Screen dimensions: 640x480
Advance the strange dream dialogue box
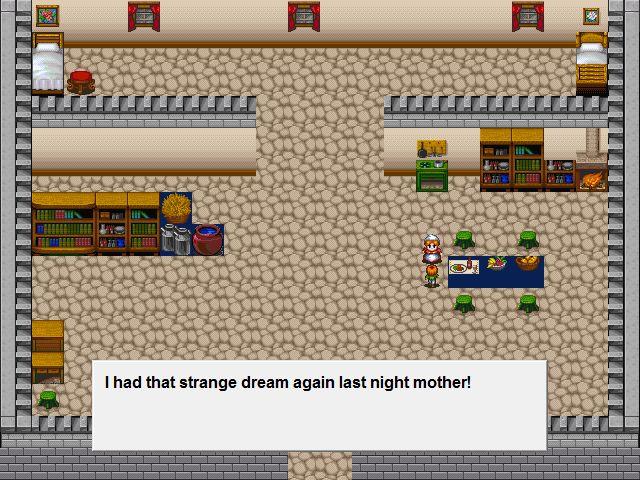tap(319, 404)
